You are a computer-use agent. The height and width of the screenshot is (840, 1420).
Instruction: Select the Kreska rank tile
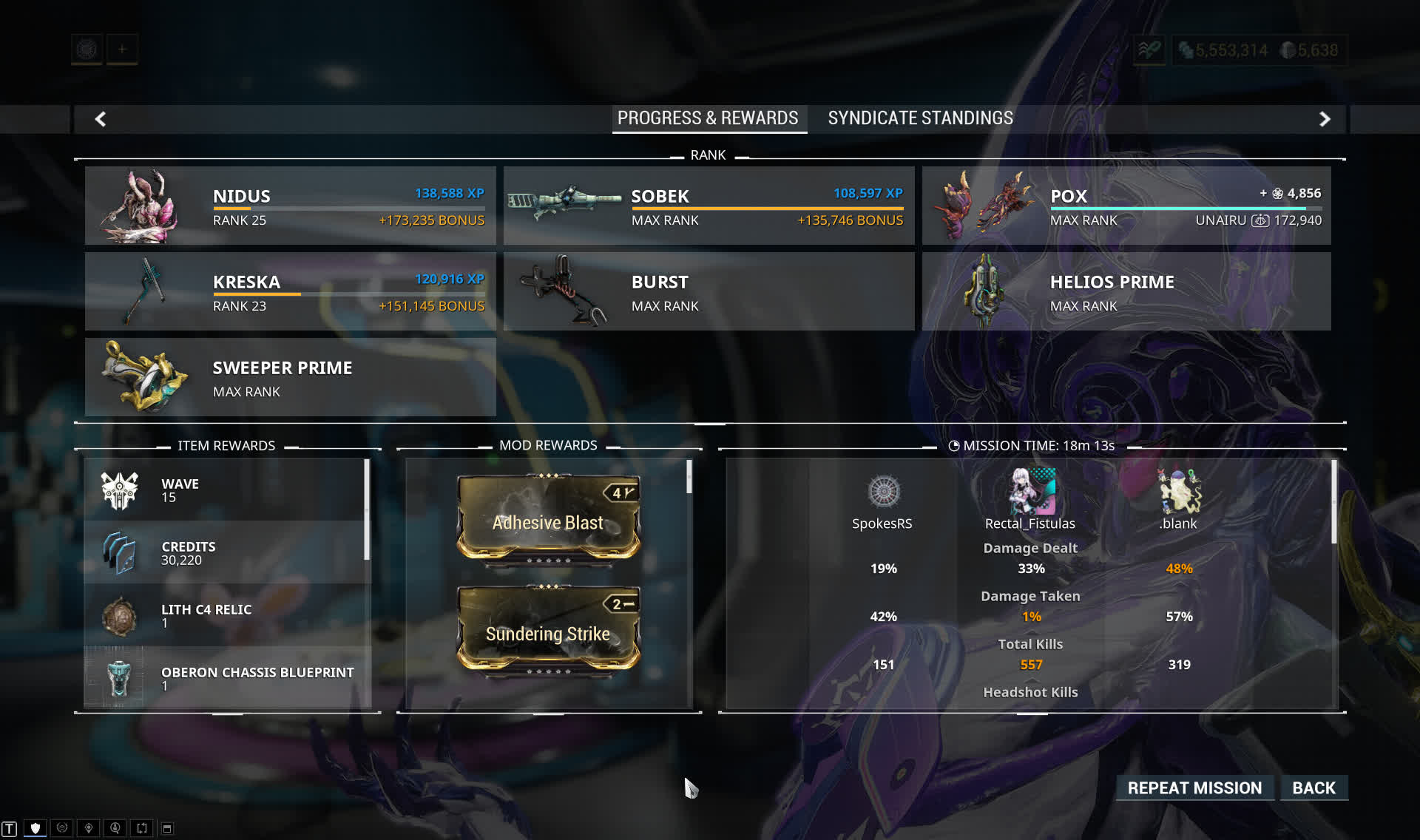[x=290, y=291]
